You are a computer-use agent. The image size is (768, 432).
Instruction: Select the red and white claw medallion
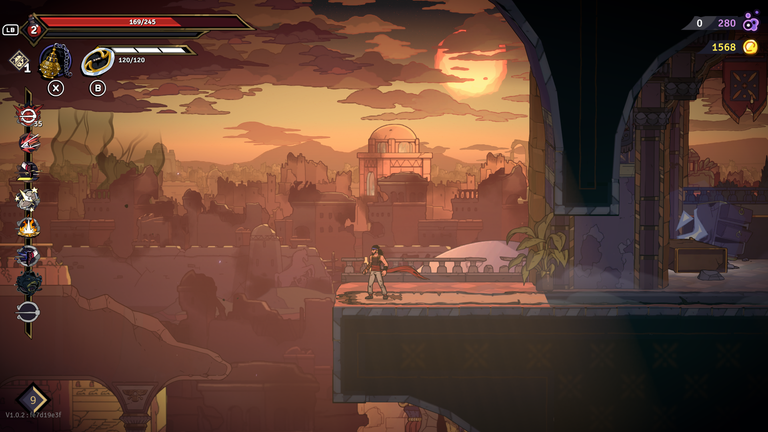(x=27, y=143)
